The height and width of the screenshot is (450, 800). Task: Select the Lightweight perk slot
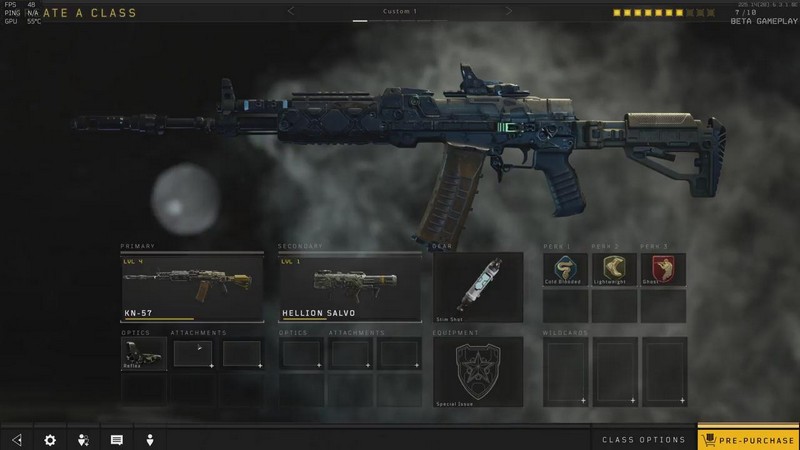tap(614, 269)
